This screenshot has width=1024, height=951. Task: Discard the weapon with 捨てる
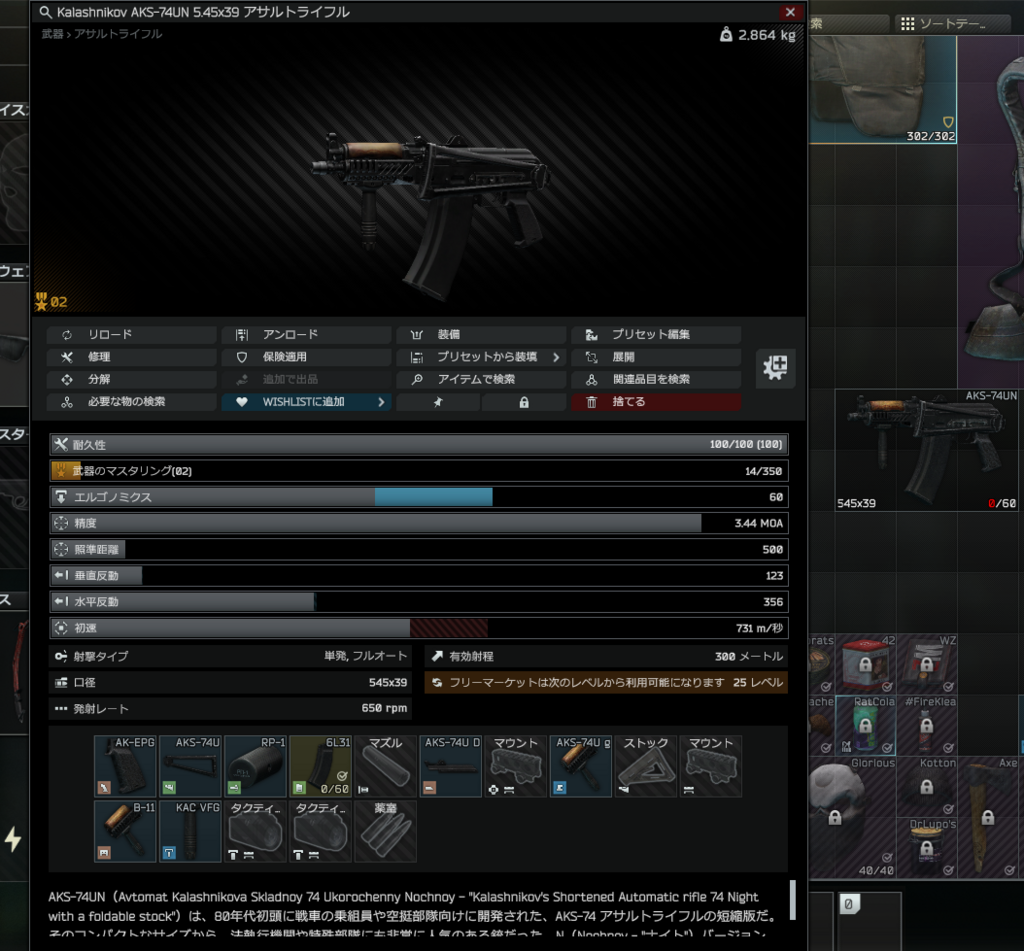click(655, 402)
